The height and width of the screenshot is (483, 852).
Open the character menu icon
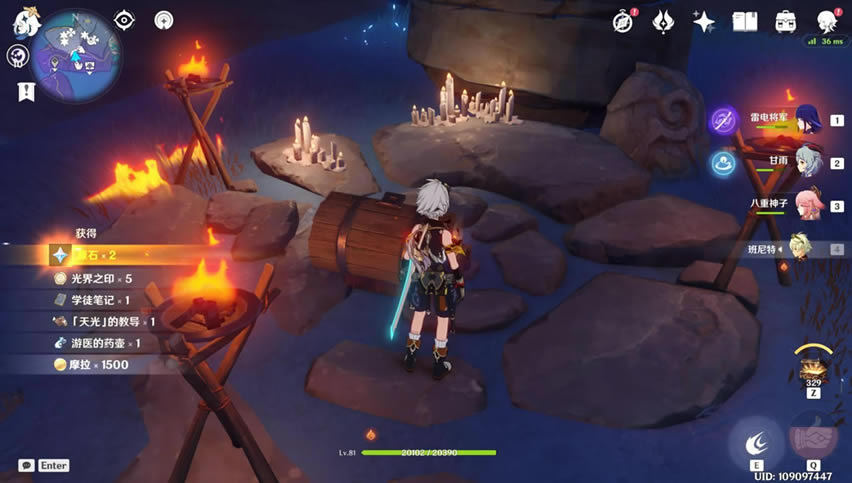tap(826, 21)
